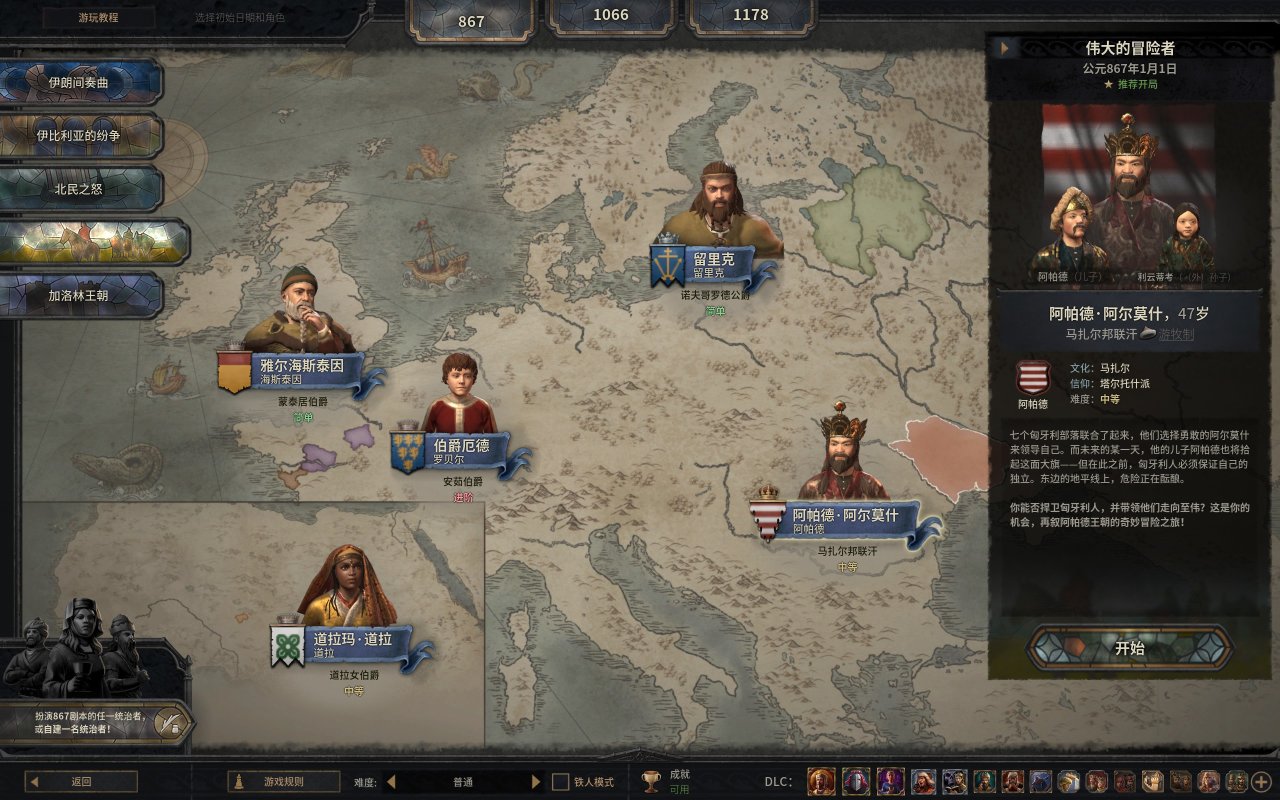Image resolution: width=1280 pixels, height=800 pixels.
Task: Select the 867 start date
Action: click(471, 21)
